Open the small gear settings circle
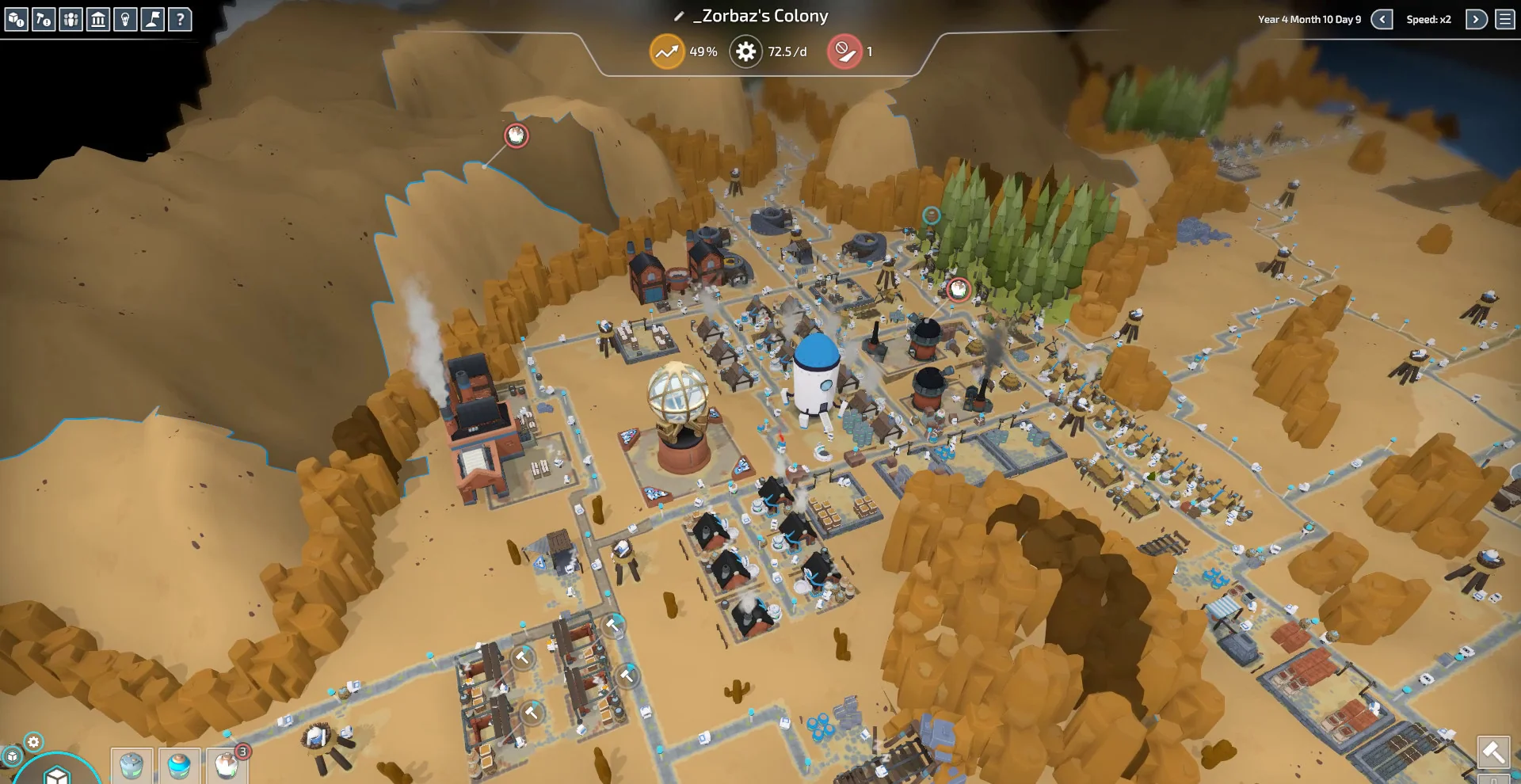 point(33,742)
